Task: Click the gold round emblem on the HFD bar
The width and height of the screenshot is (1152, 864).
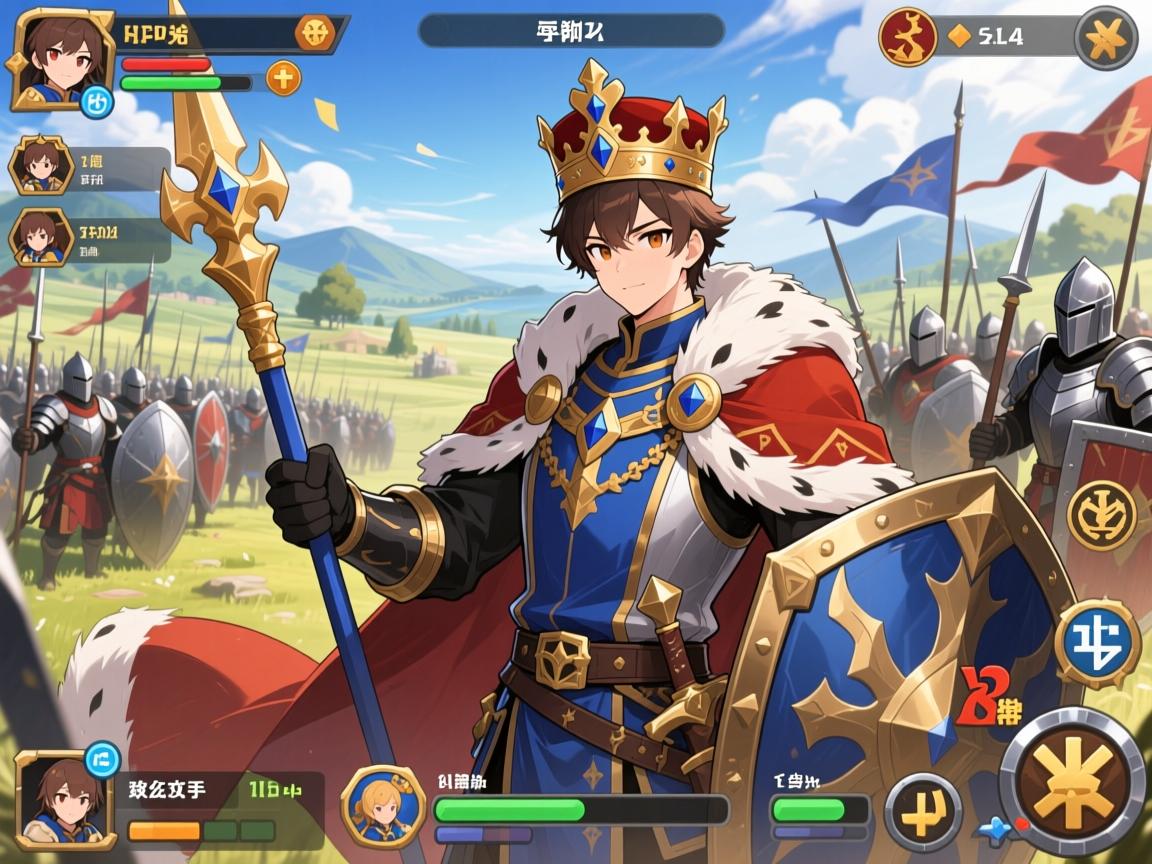Action: pyautogui.click(x=314, y=33)
